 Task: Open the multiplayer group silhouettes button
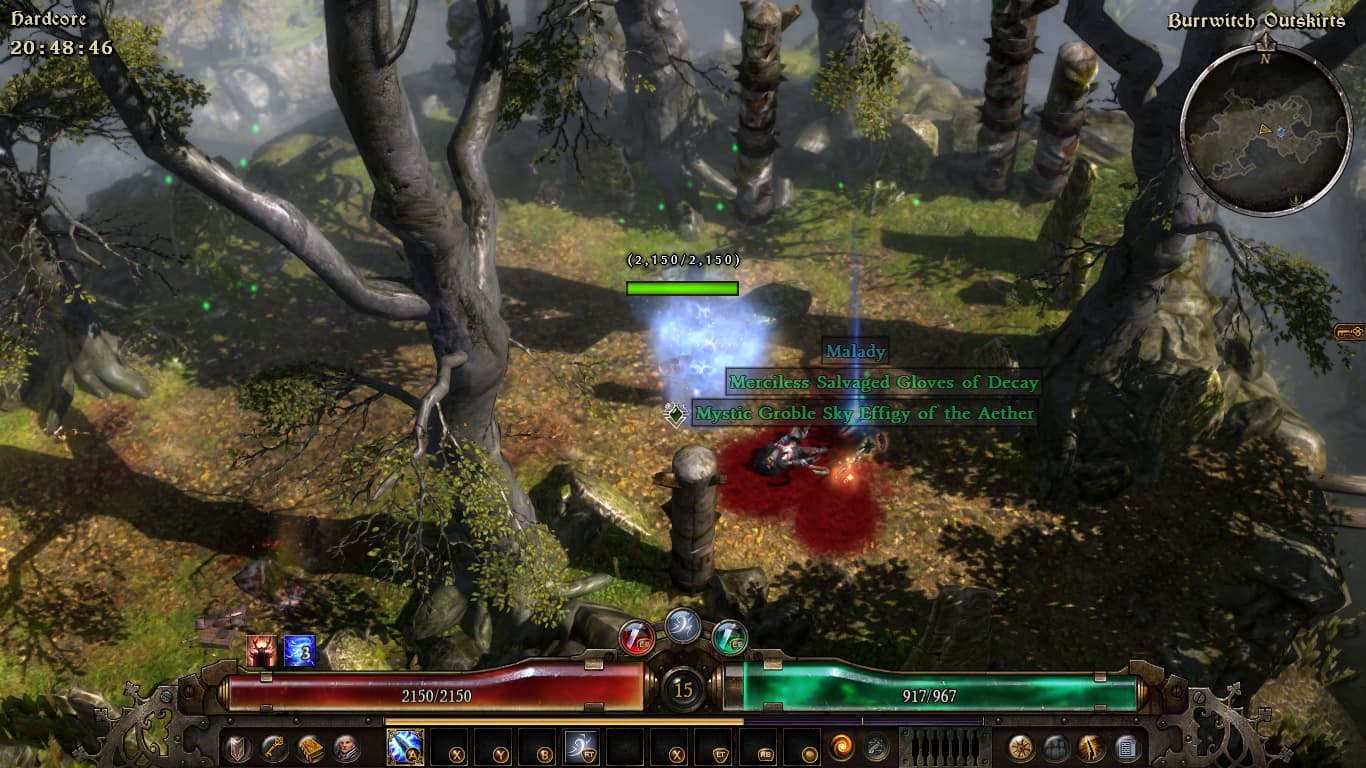[x=1057, y=747]
